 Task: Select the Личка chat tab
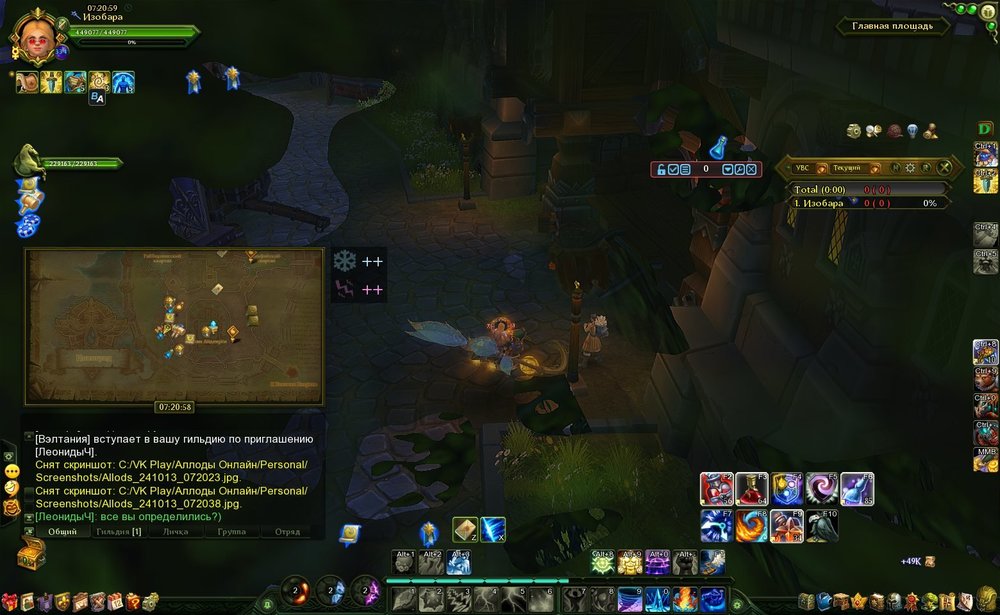[175, 531]
